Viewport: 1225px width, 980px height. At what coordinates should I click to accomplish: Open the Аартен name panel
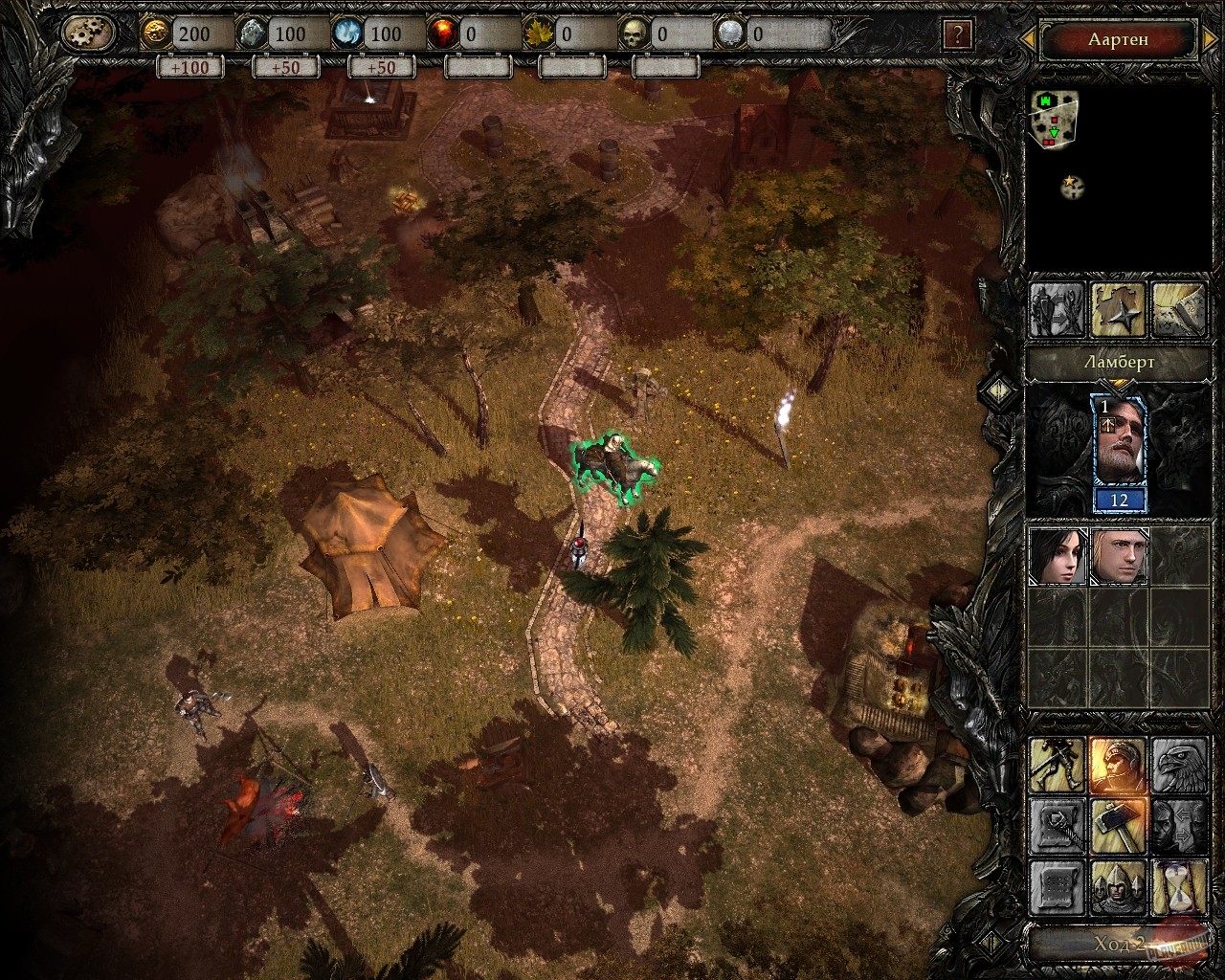point(1117,40)
